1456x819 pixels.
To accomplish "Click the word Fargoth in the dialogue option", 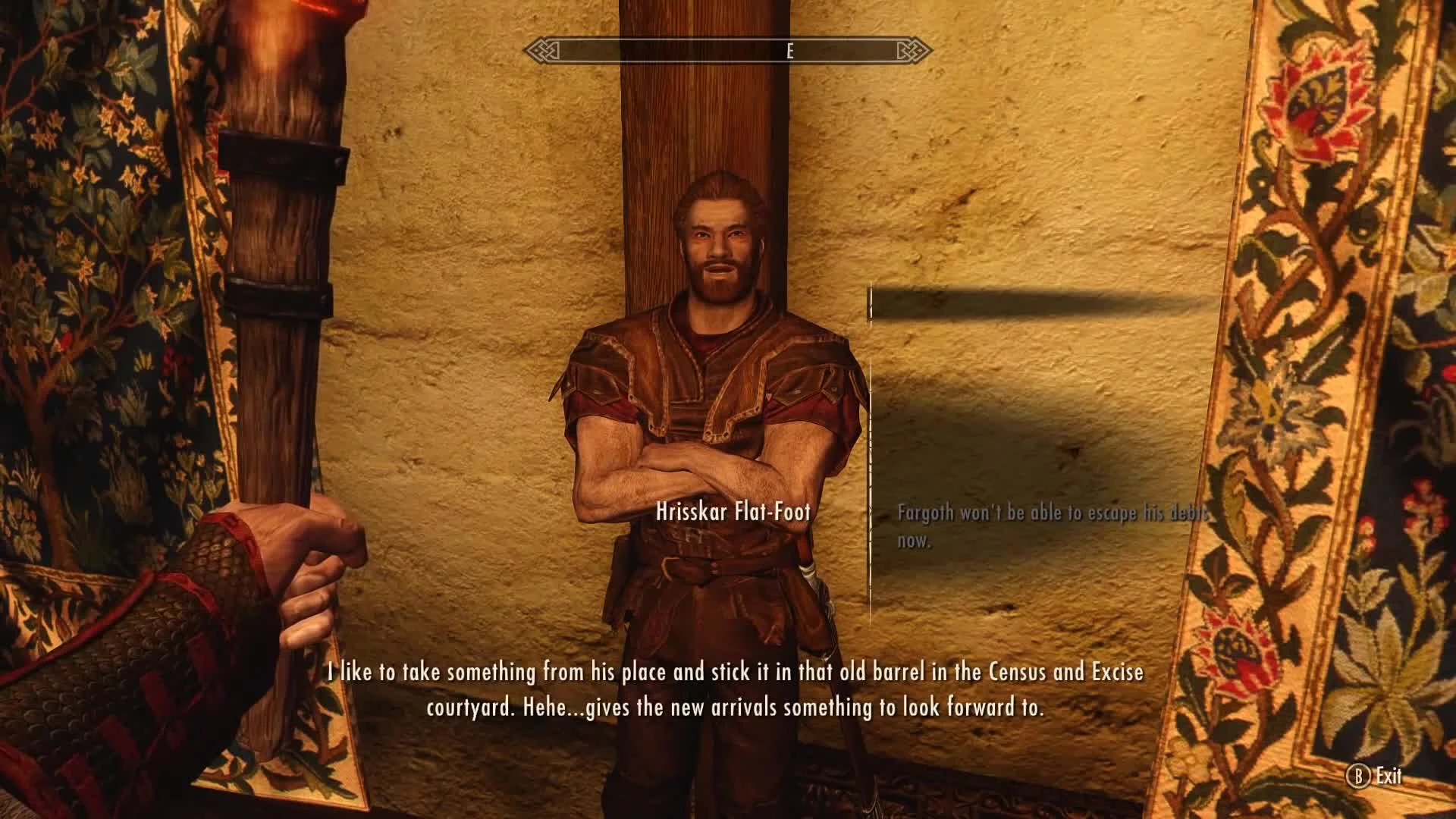I will tap(924, 513).
